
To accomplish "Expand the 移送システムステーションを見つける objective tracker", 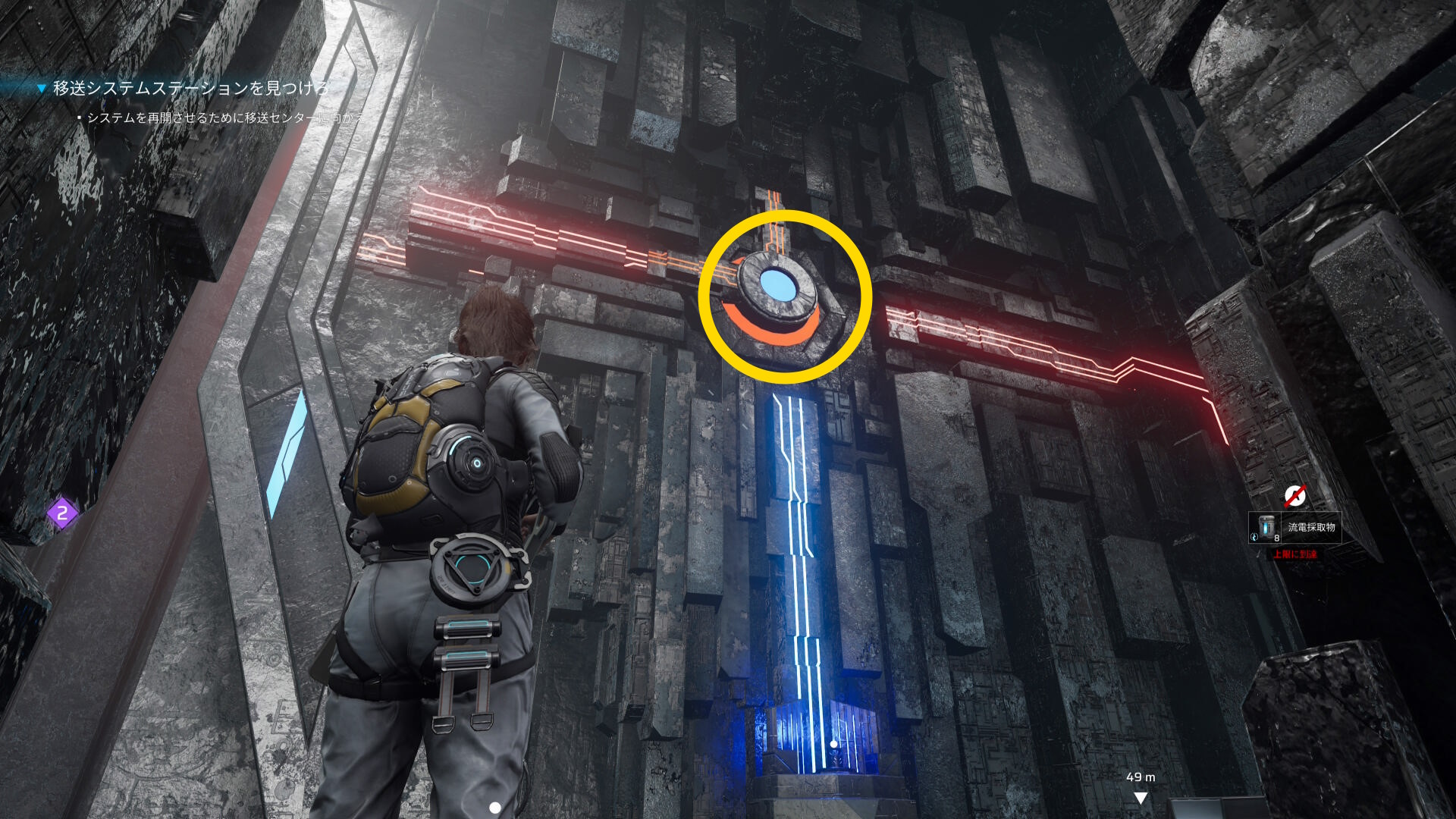I will coord(42,89).
